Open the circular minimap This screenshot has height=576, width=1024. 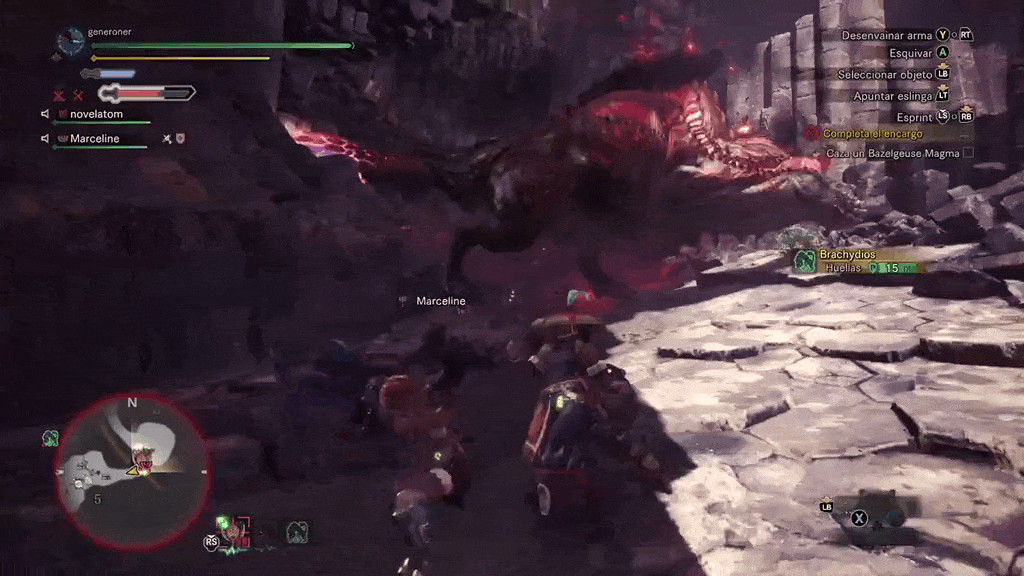131,469
